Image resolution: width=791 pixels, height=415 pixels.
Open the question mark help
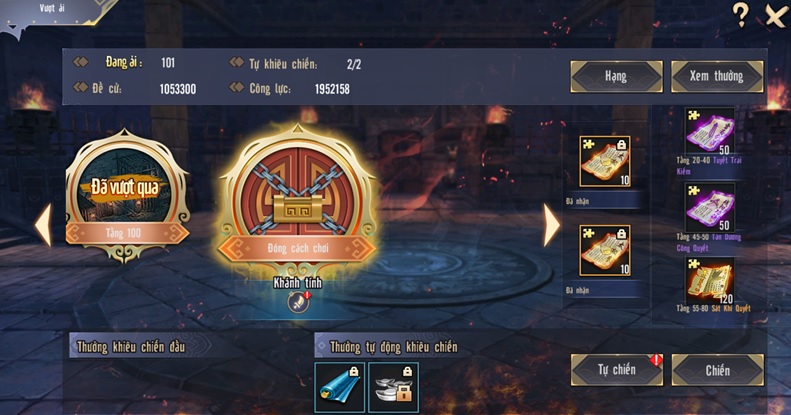pos(741,14)
